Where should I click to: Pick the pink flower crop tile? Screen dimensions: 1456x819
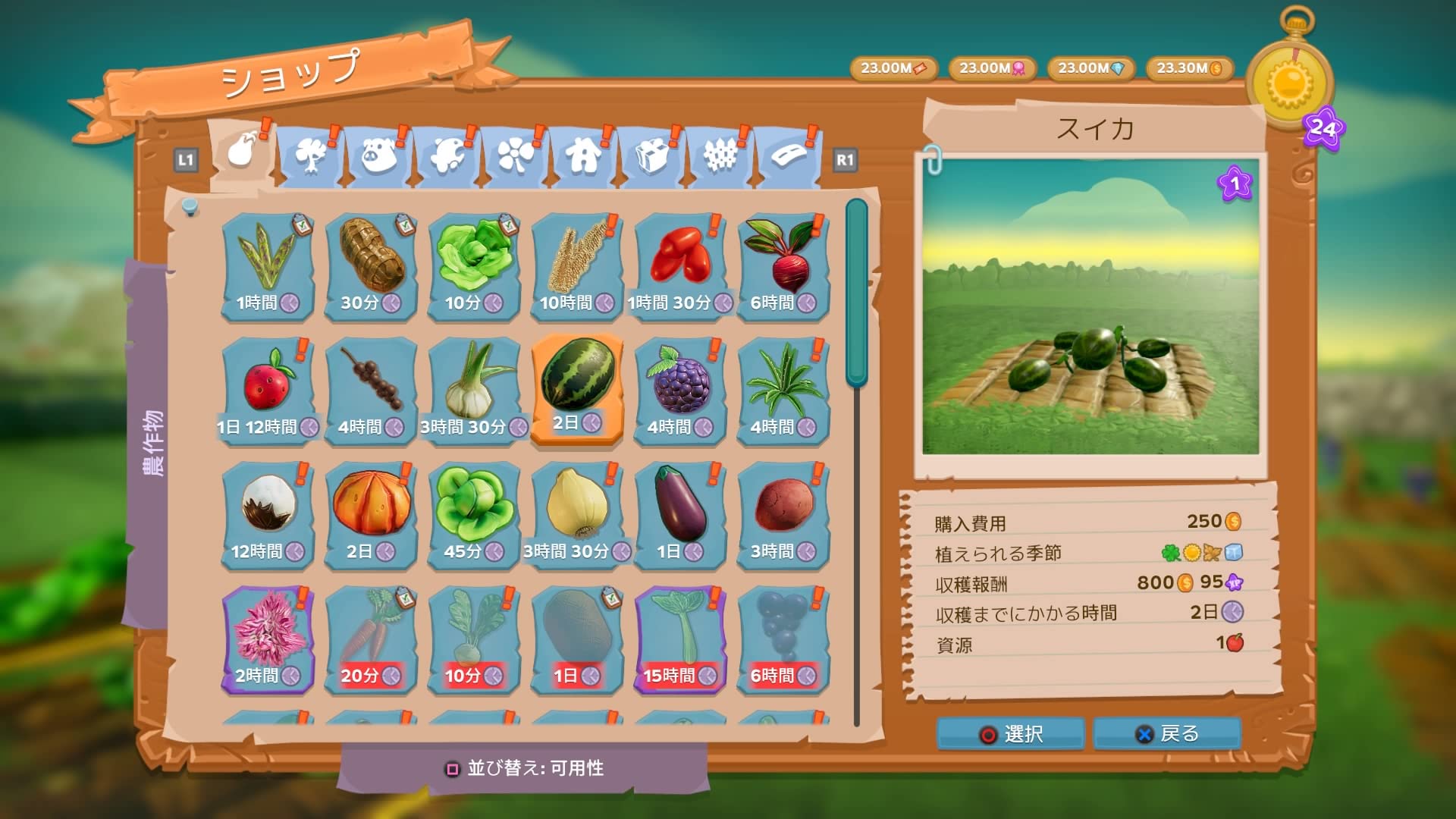268,639
